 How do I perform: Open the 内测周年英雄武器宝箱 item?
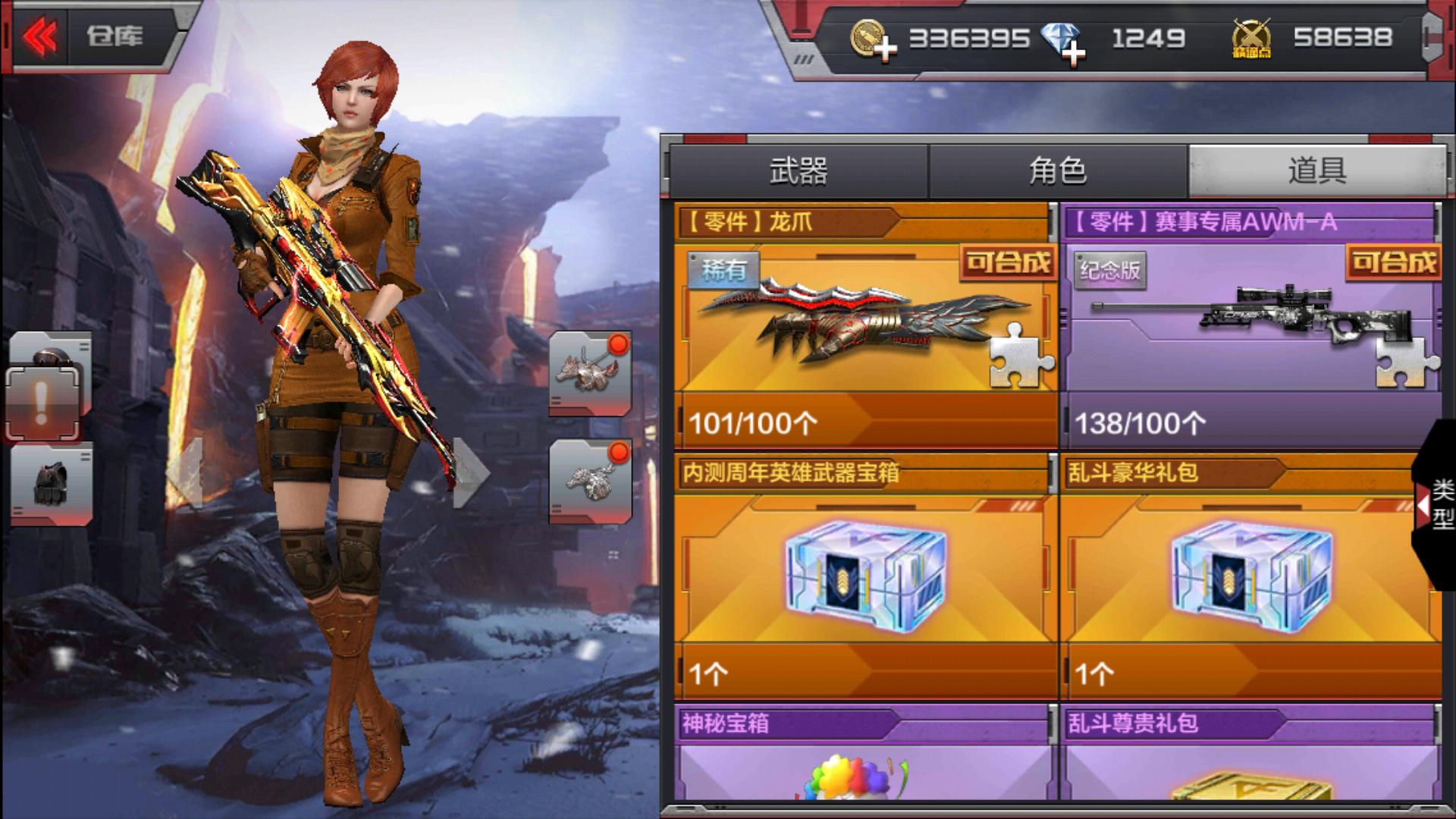tap(864, 578)
